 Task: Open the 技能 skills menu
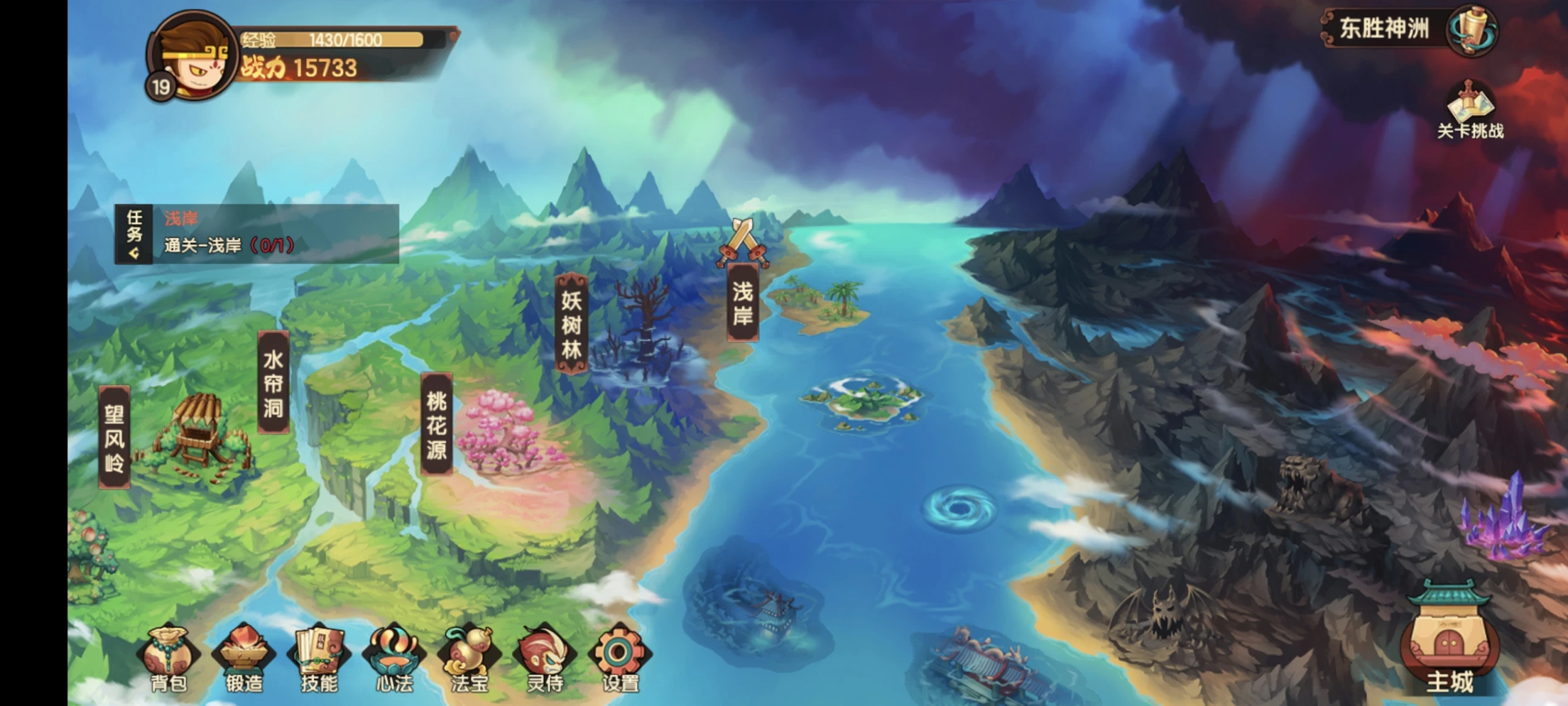pyautogui.click(x=320, y=659)
